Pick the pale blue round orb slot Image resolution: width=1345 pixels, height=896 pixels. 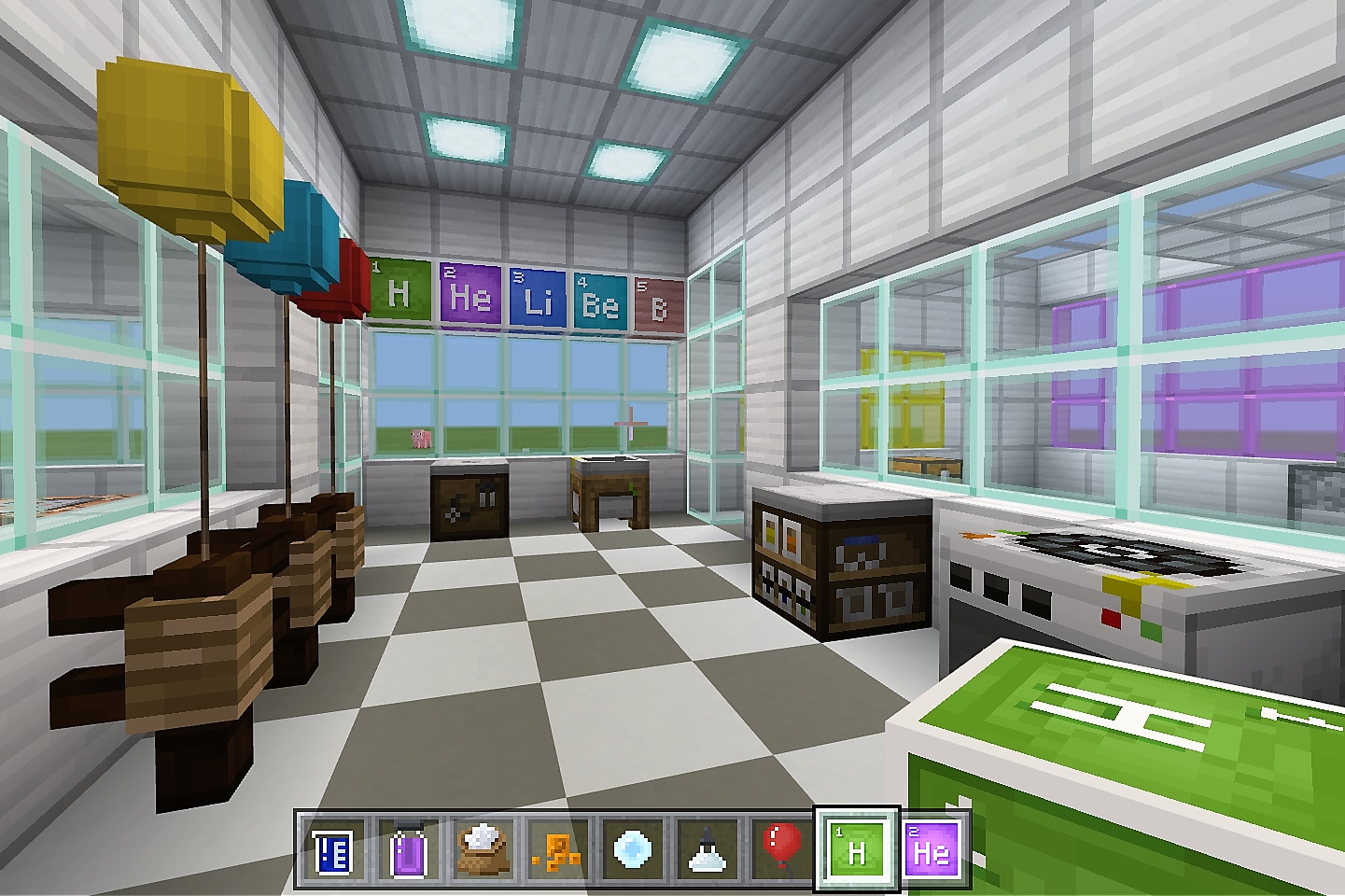632,850
